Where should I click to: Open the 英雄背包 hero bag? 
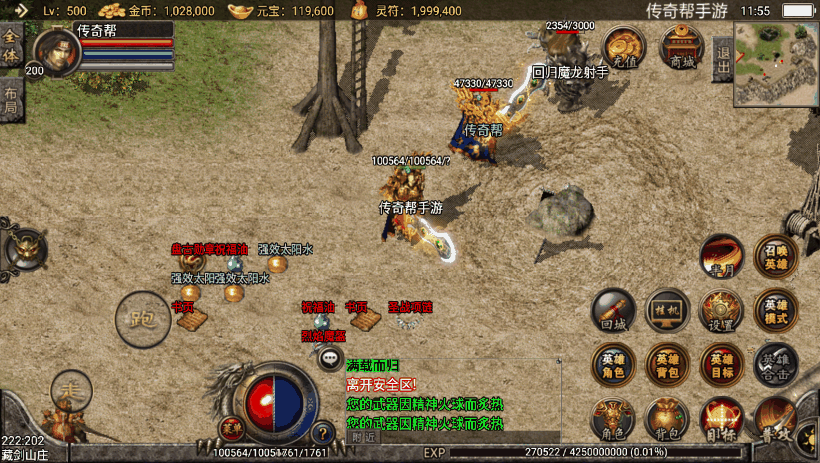point(667,364)
